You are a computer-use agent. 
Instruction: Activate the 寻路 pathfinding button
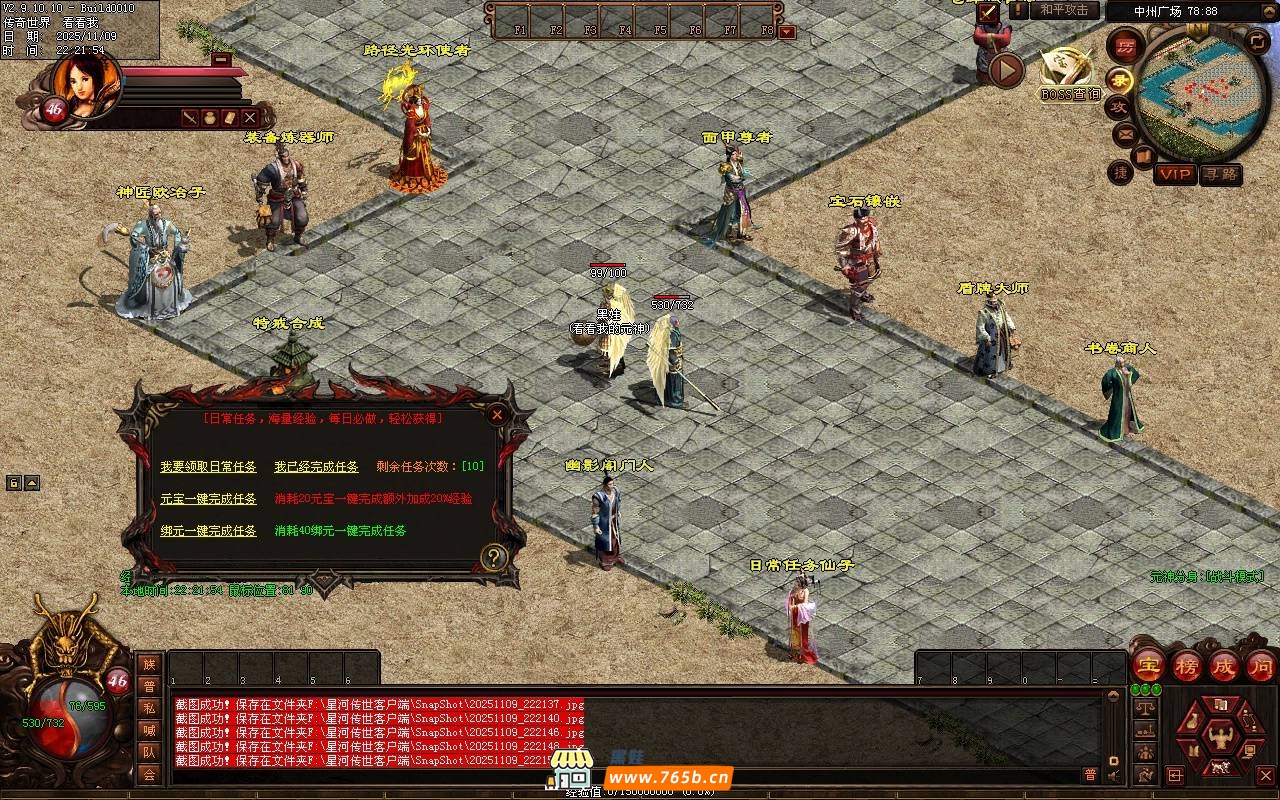(1220, 174)
